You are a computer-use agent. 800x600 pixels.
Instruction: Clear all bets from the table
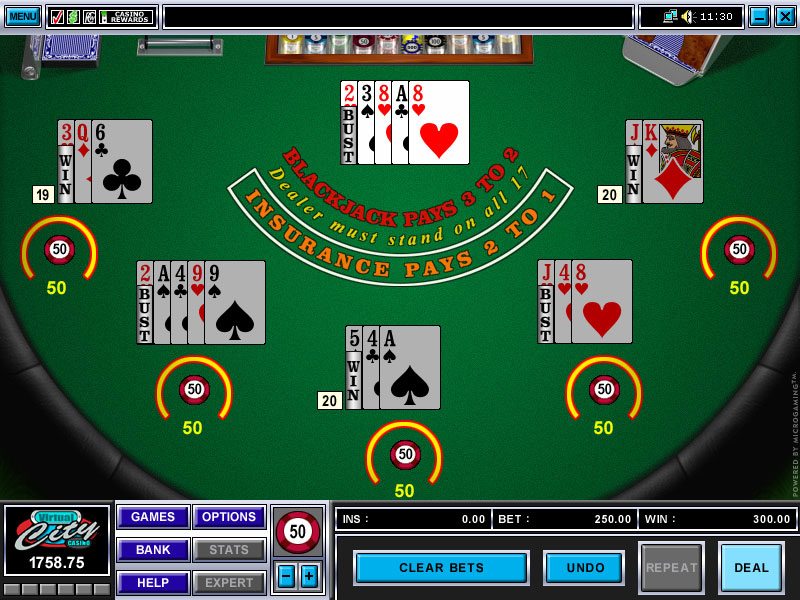441,568
